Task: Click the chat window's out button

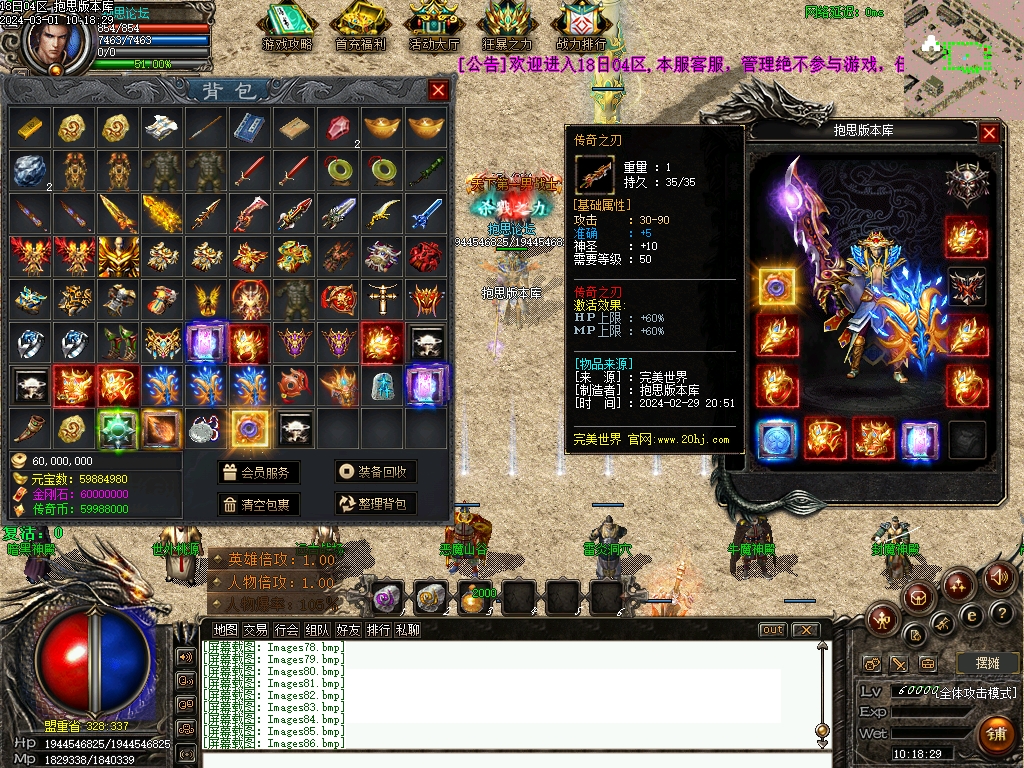Action: click(x=772, y=630)
